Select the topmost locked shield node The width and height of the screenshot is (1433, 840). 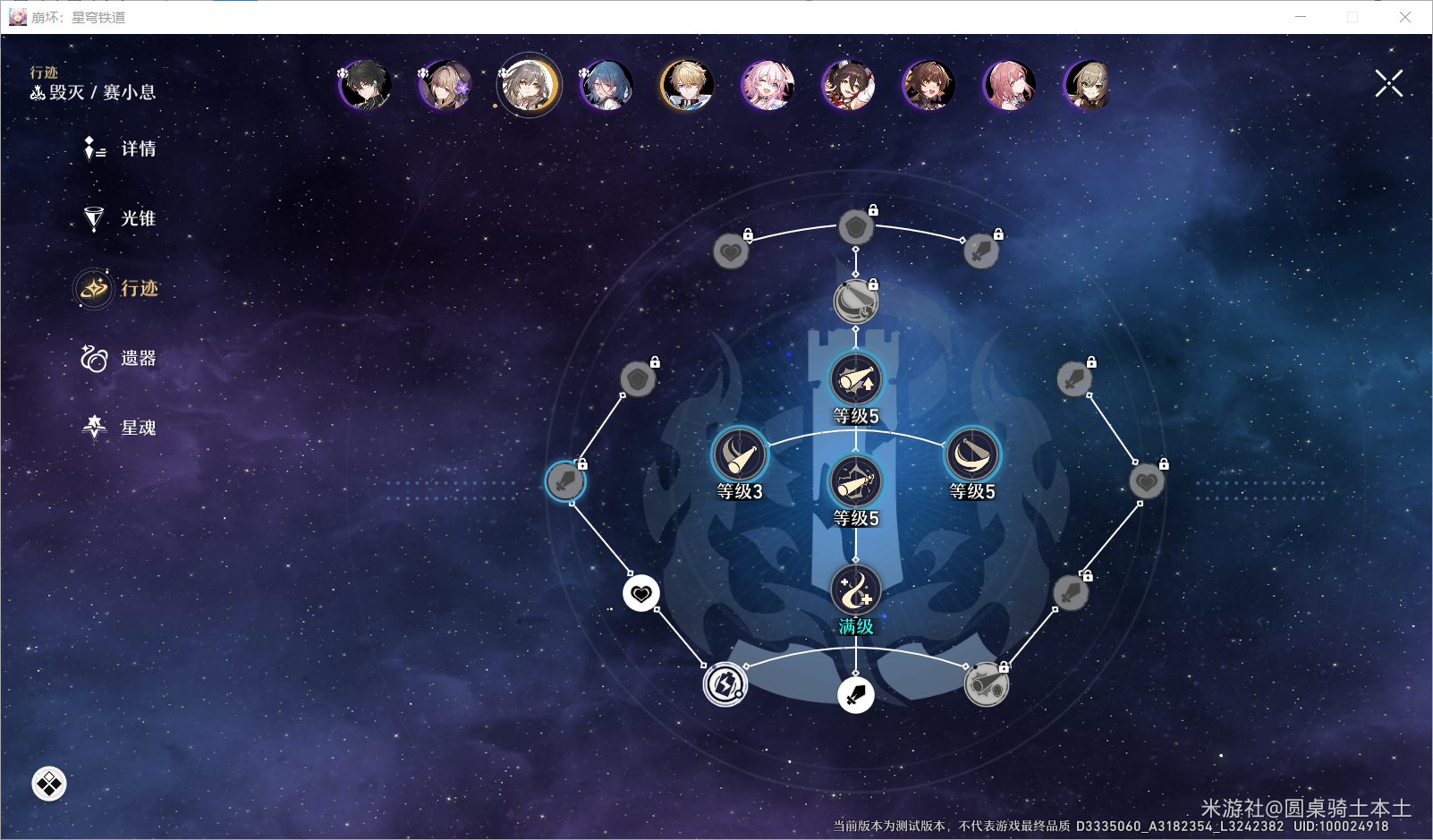coord(856,227)
